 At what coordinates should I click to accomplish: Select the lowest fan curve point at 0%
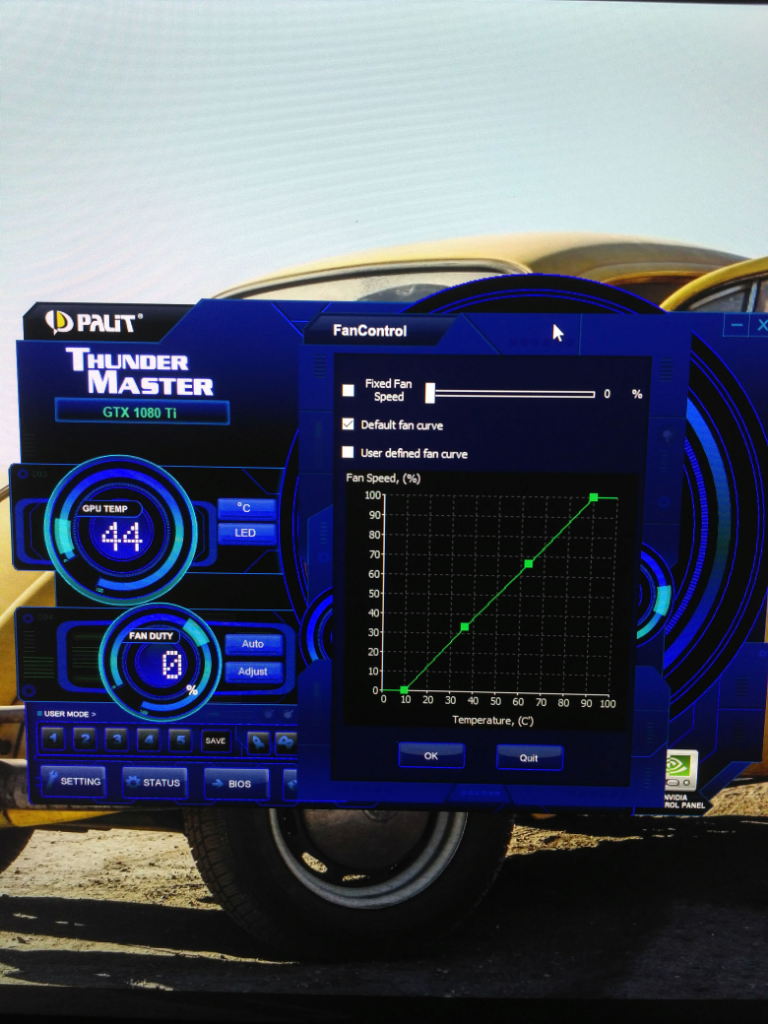pyautogui.click(x=404, y=690)
